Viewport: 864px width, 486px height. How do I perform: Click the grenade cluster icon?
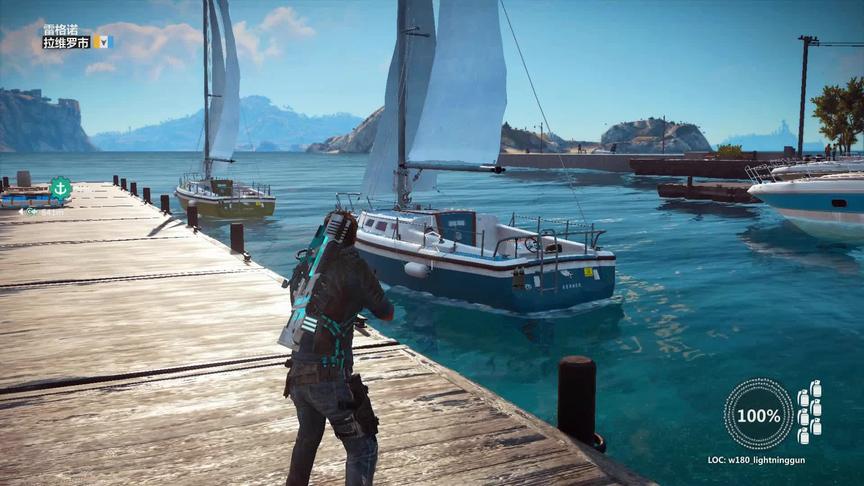click(810, 411)
